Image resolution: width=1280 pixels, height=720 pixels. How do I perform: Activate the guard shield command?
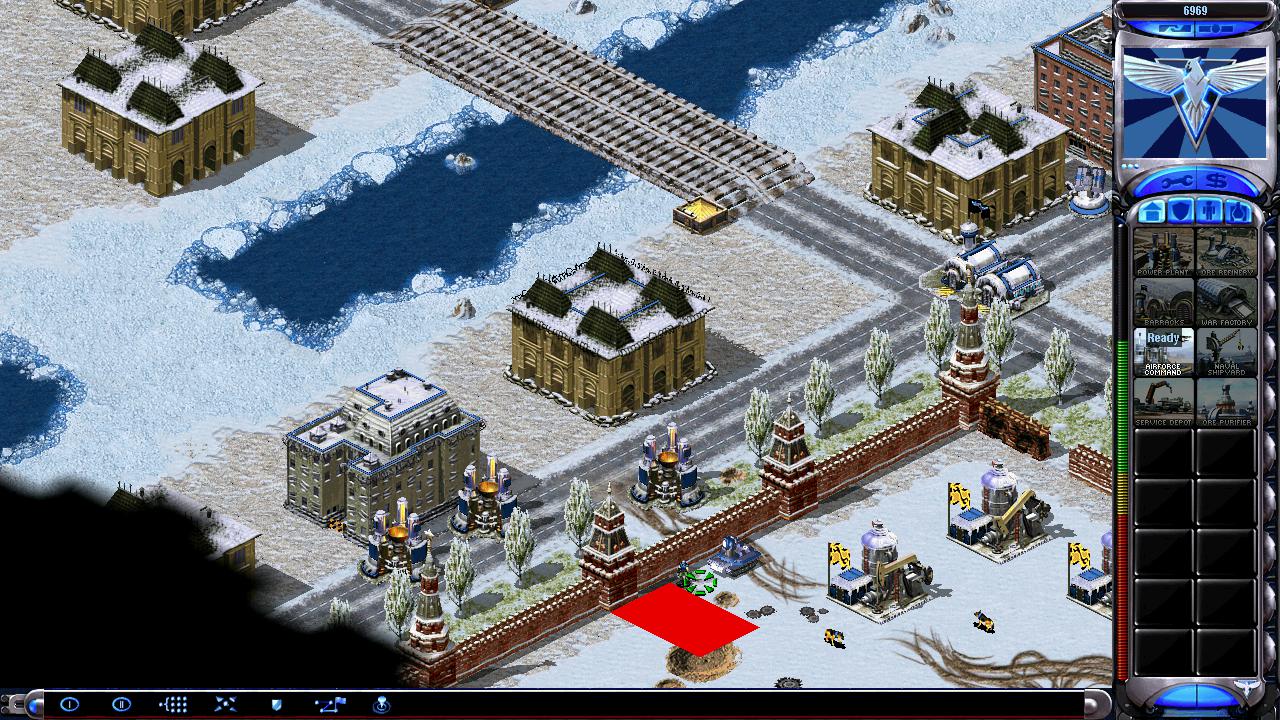click(x=277, y=704)
